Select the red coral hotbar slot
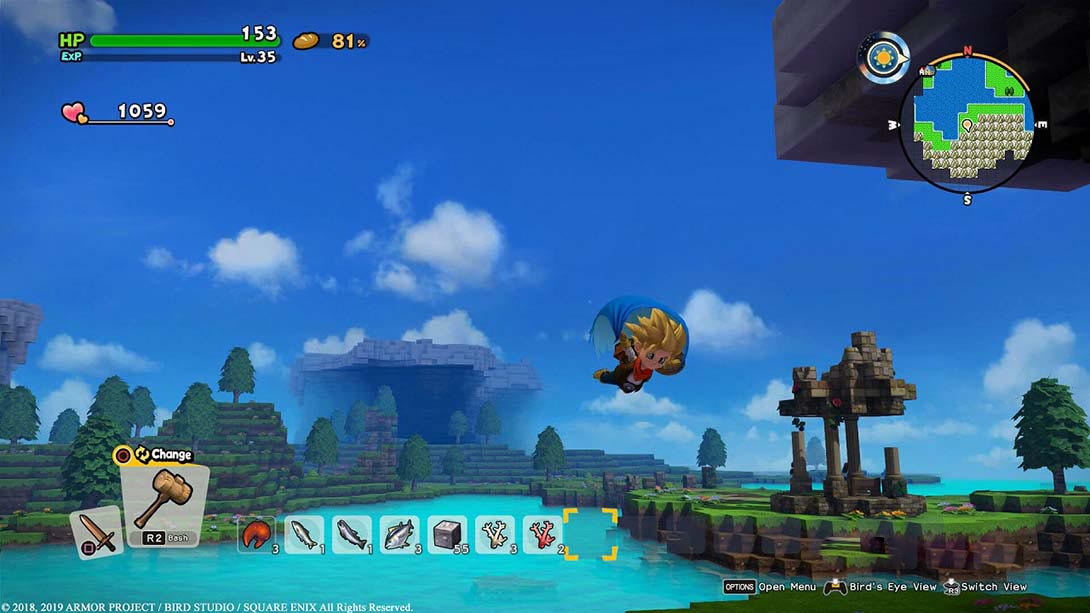 click(x=542, y=534)
